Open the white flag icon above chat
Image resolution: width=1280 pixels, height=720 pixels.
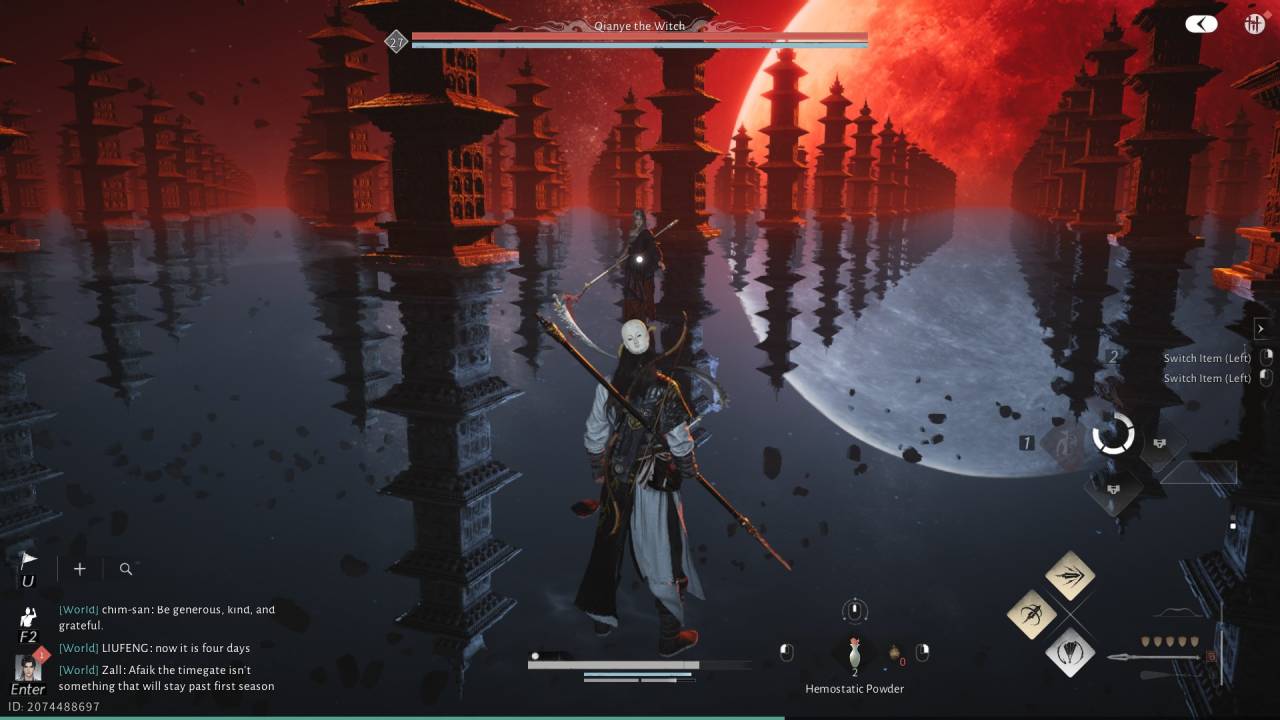click(x=28, y=562)
